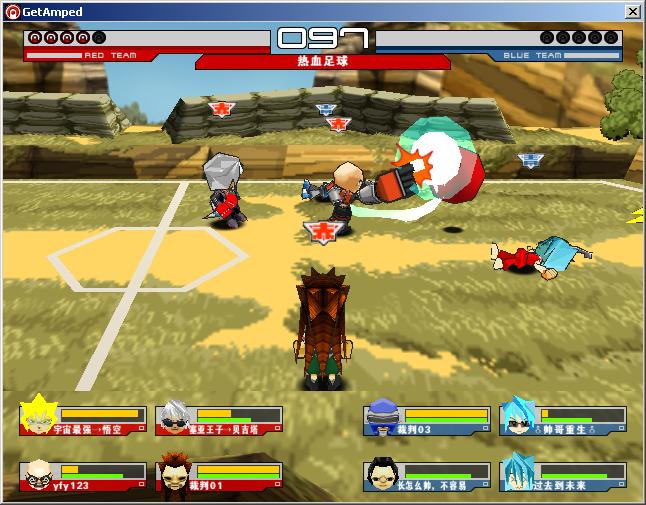Choose the 裁判03 player panel
The image size is (646, 505).
[x=427, y=420]
